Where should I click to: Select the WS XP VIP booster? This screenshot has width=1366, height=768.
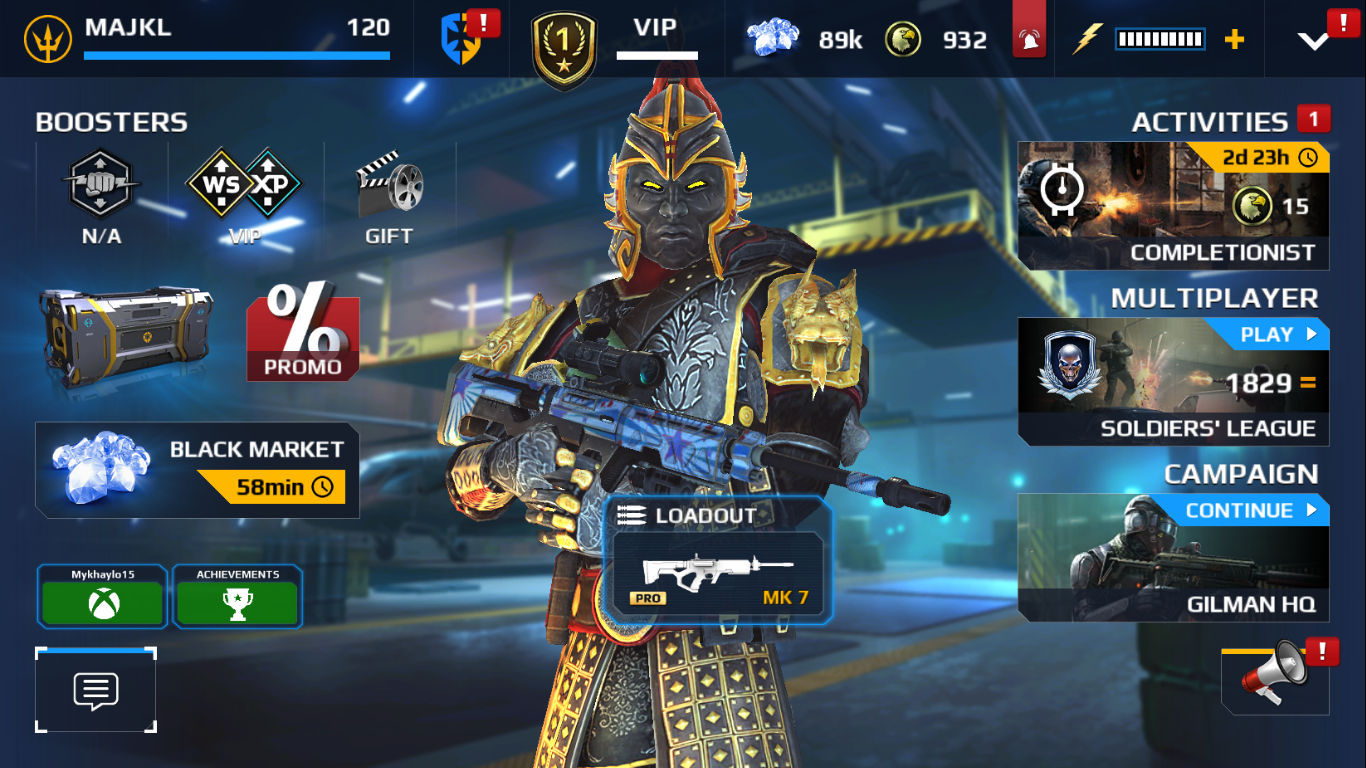(244, 196)
